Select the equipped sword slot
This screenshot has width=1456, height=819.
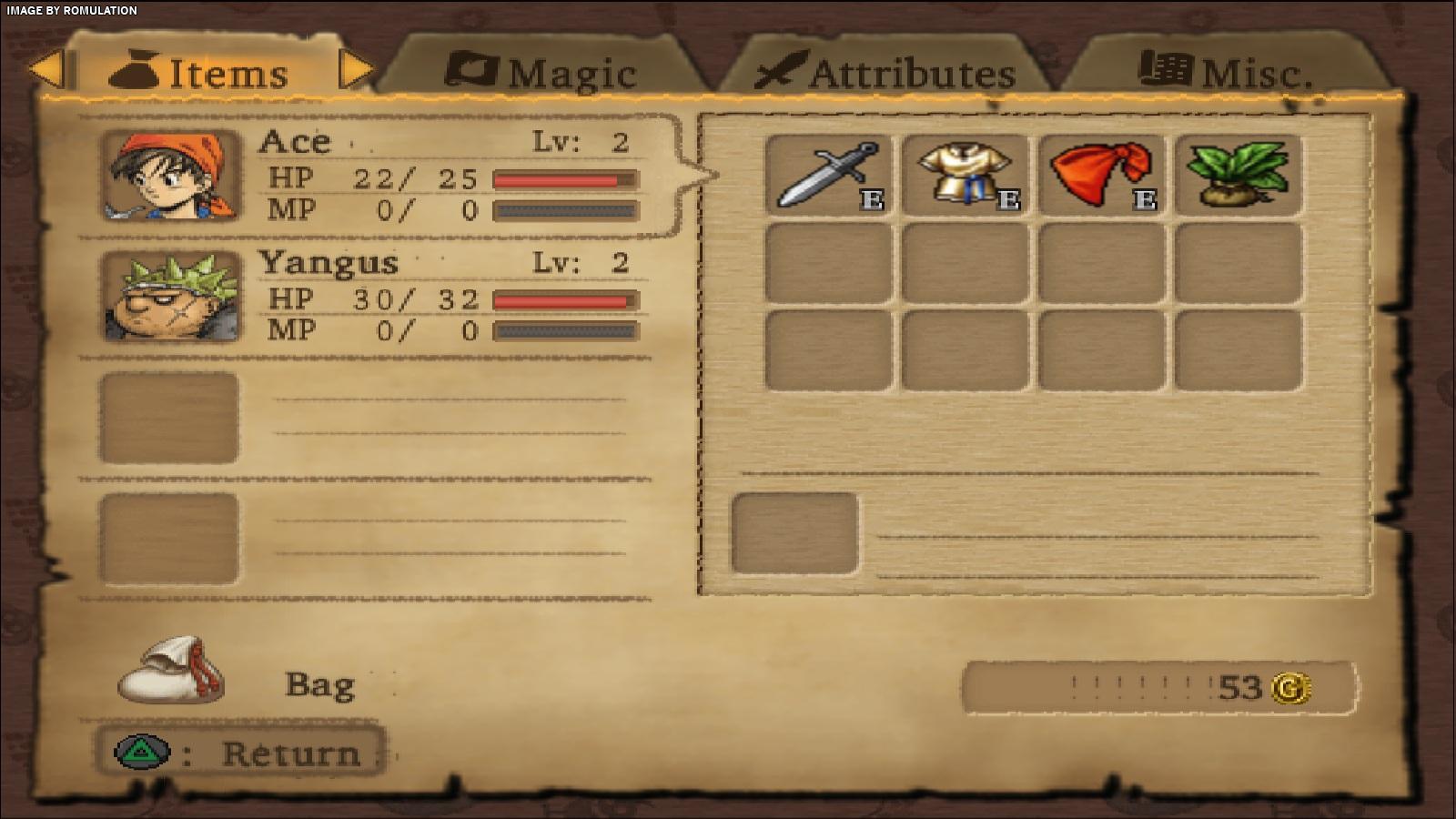coord(828,175)
